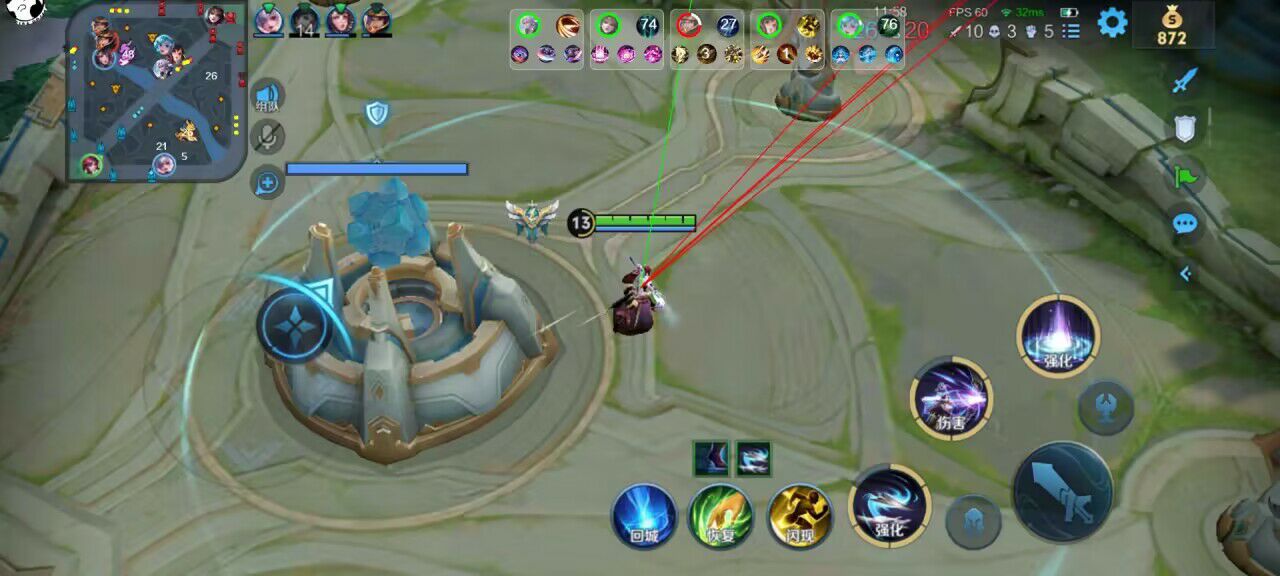Buy the recommended boots item
This screenshot has height=576, width=1280.
coord(712,459)
